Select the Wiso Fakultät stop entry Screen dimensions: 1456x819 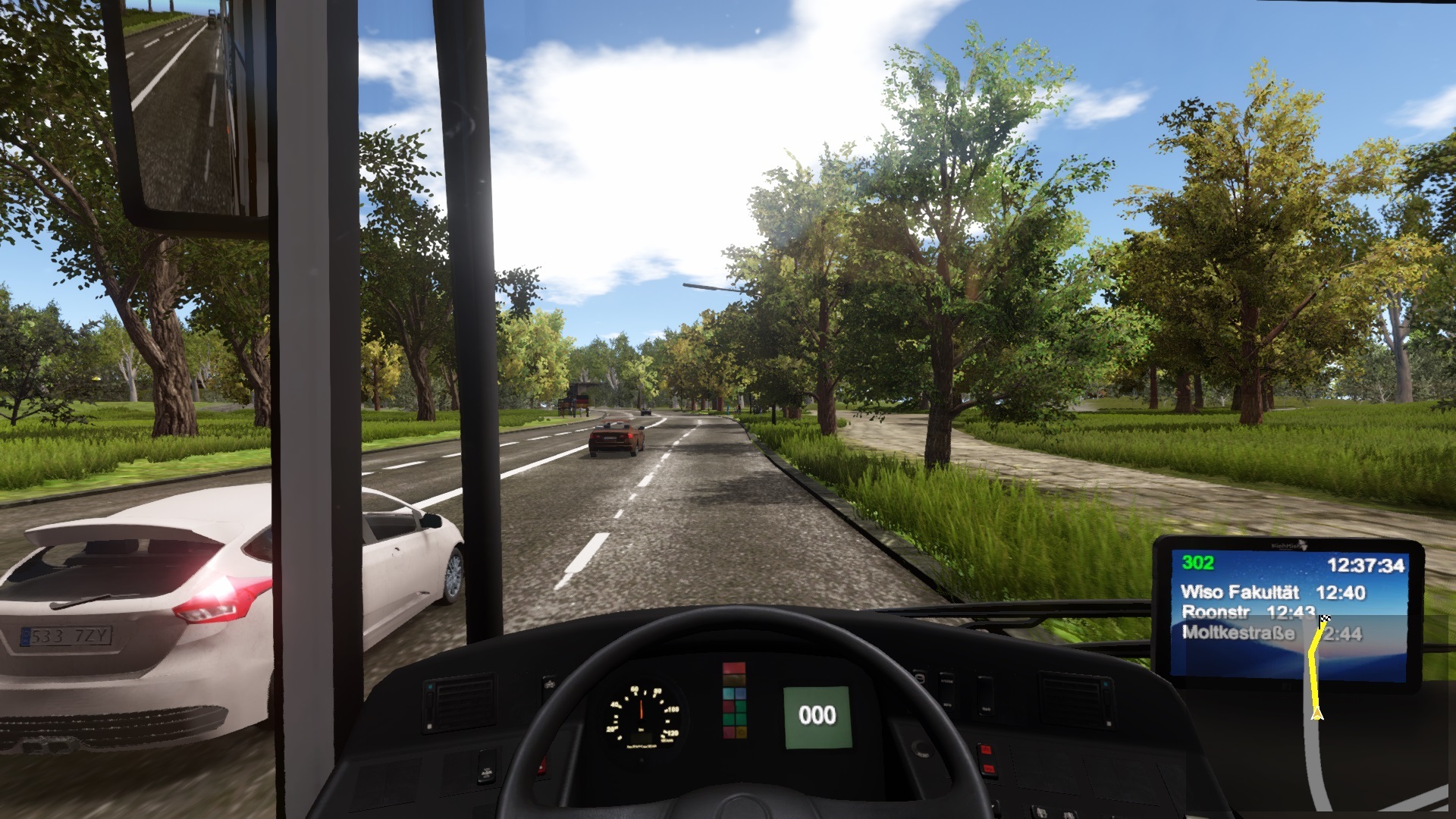point(1272,592)
